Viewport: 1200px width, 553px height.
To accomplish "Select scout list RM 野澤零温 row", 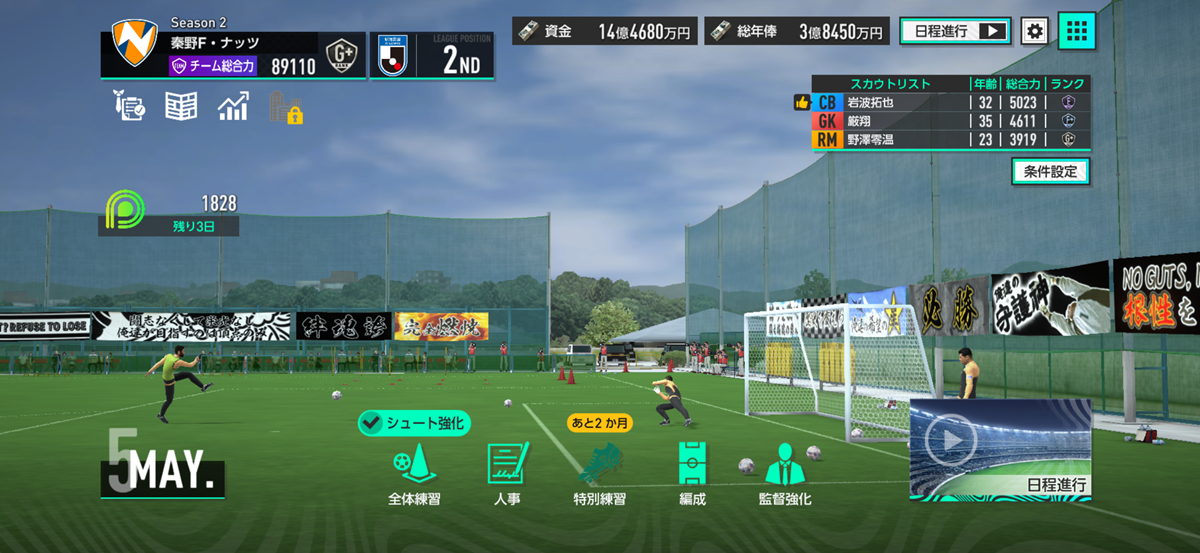I will 950,140.
